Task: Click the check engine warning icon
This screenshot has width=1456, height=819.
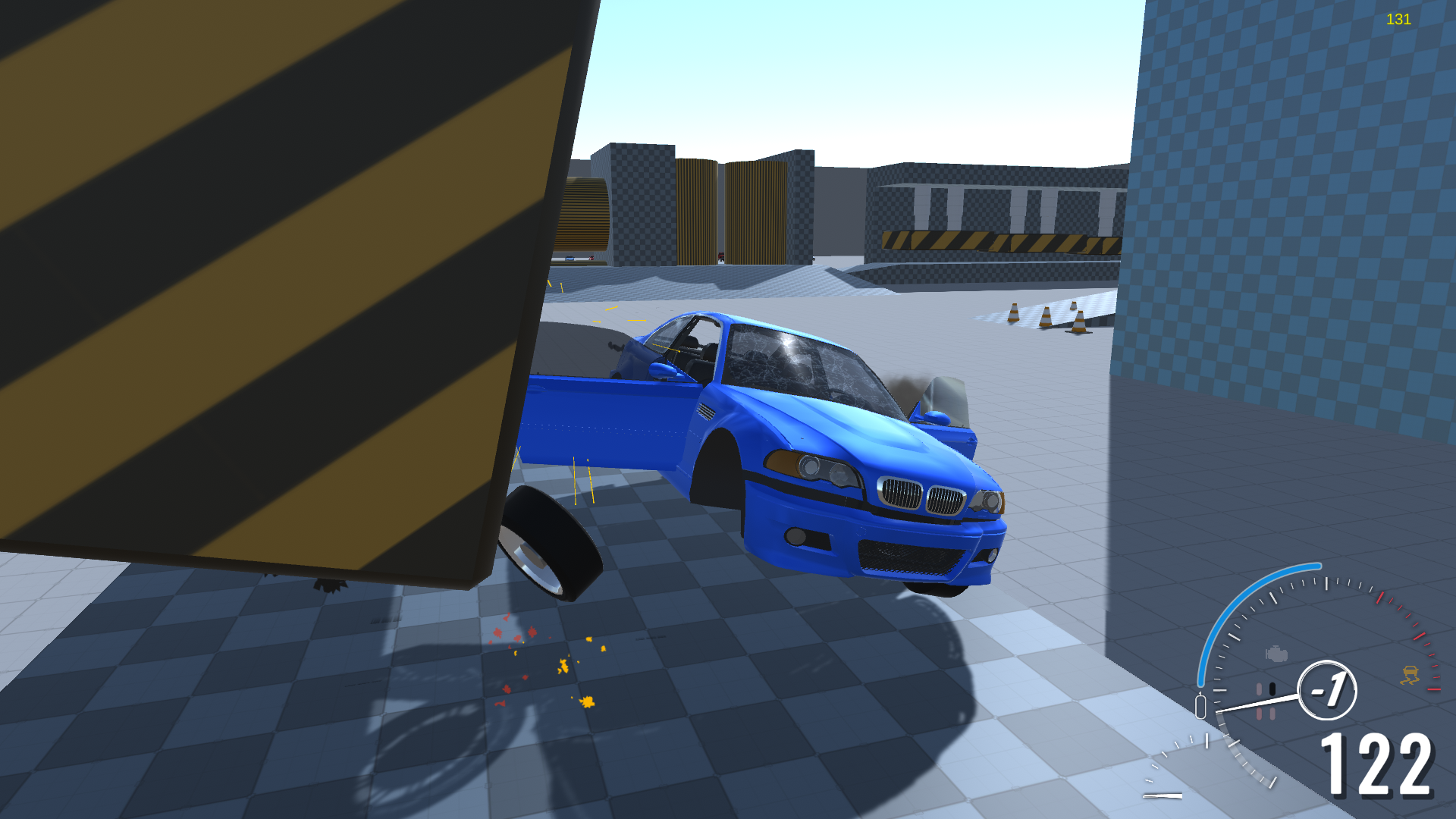Action: click(1276, 652)
